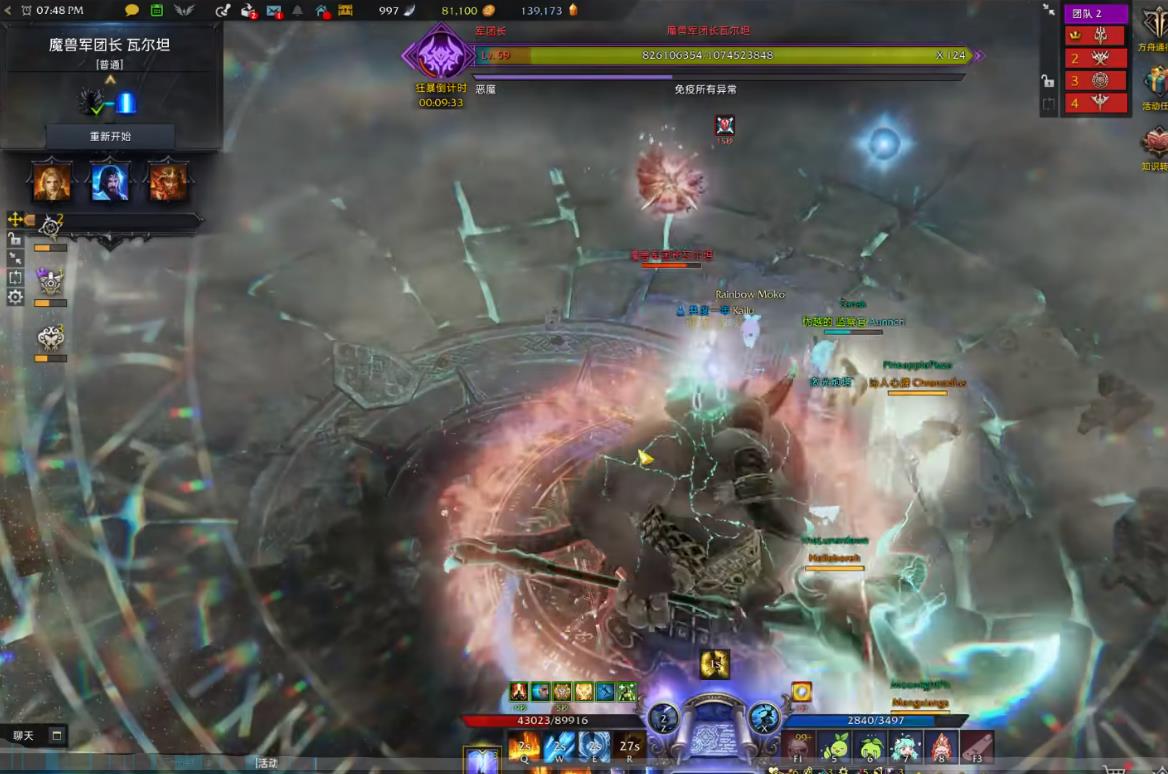Open the green calendar icon
The image size is (1168, 774).
(x=157, y=10)
